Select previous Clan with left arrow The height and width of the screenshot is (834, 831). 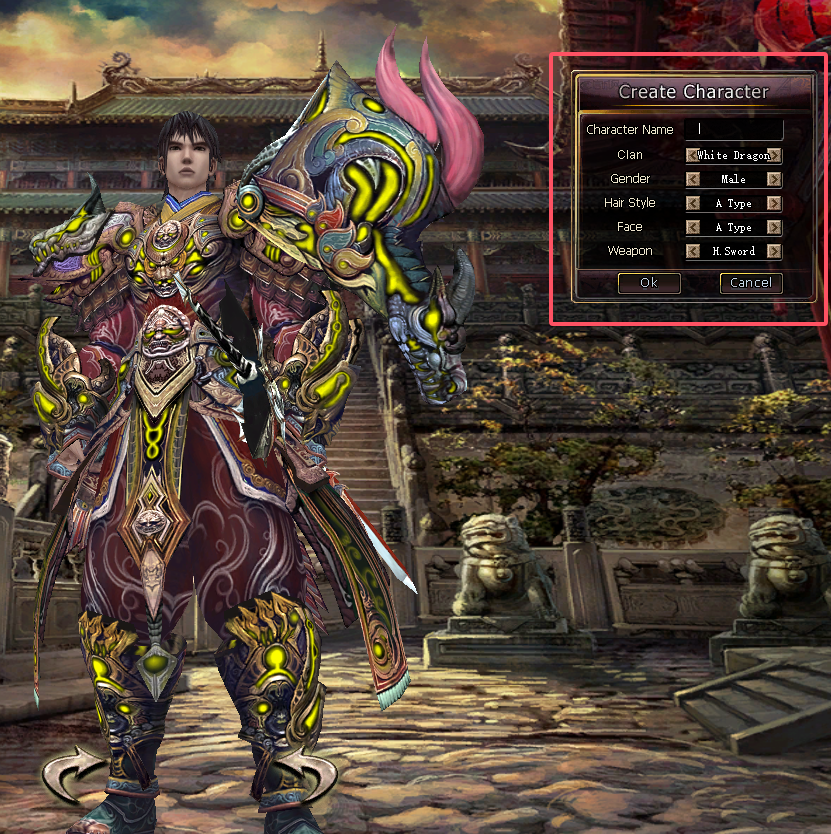point(692,155)
